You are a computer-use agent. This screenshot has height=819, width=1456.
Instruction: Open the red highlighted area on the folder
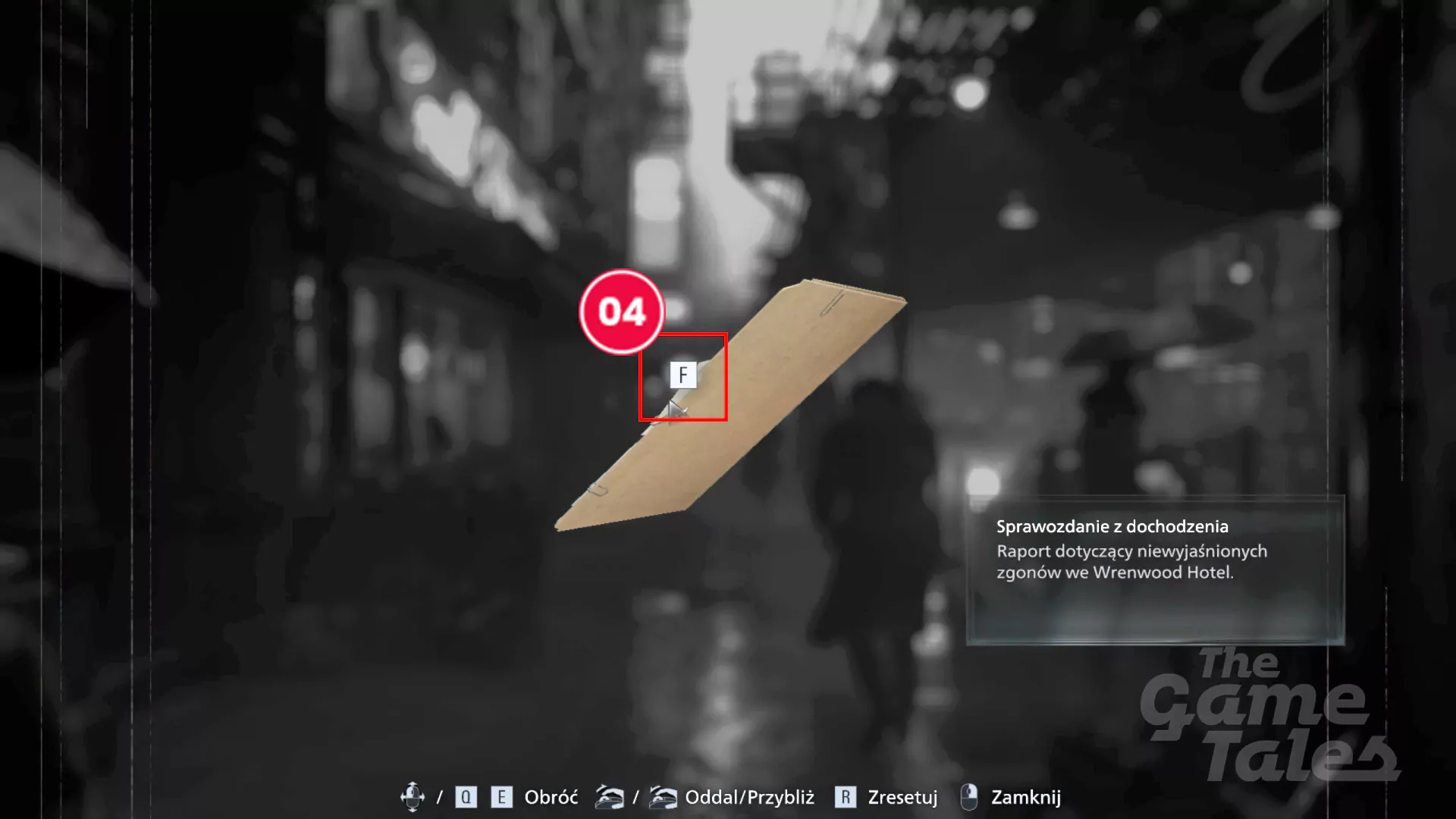point(683,376)
